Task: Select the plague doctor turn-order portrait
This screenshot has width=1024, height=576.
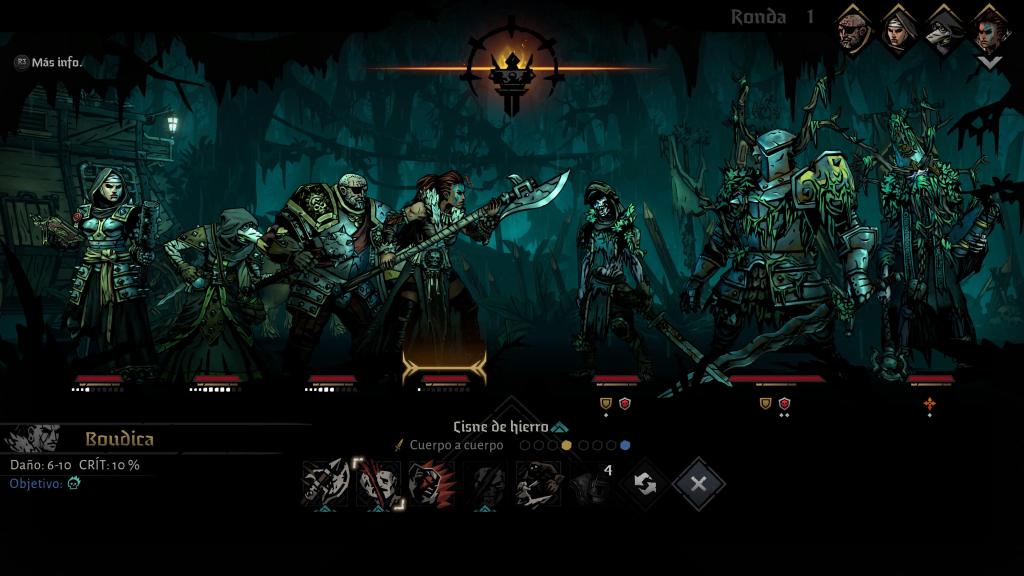Action: point(944,29)
